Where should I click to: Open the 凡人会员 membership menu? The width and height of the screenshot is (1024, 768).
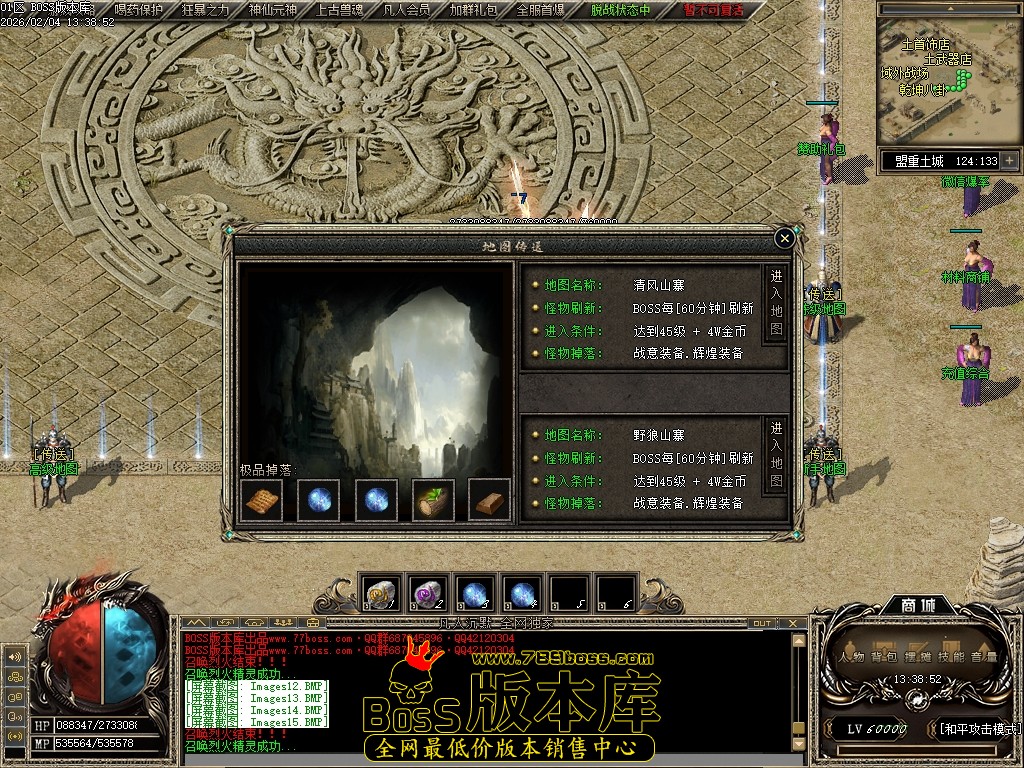tap(406, 10)
